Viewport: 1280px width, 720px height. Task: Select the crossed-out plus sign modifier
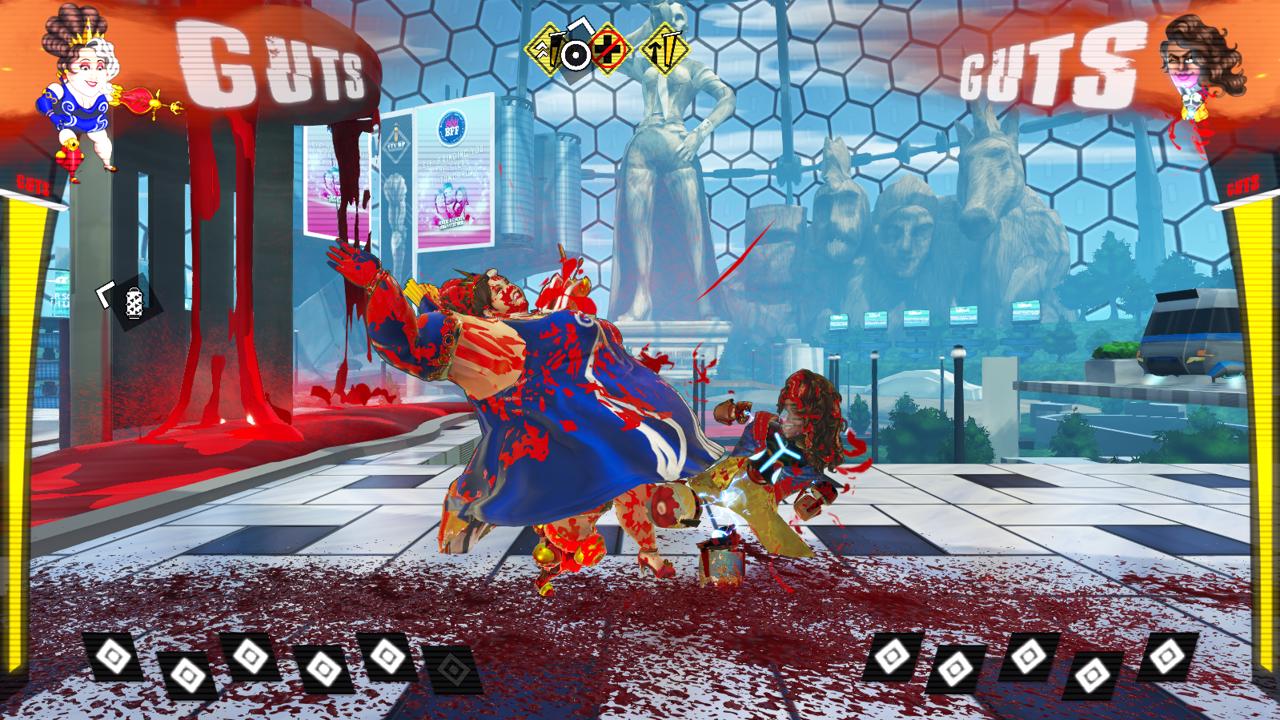(x=608, y=49)
